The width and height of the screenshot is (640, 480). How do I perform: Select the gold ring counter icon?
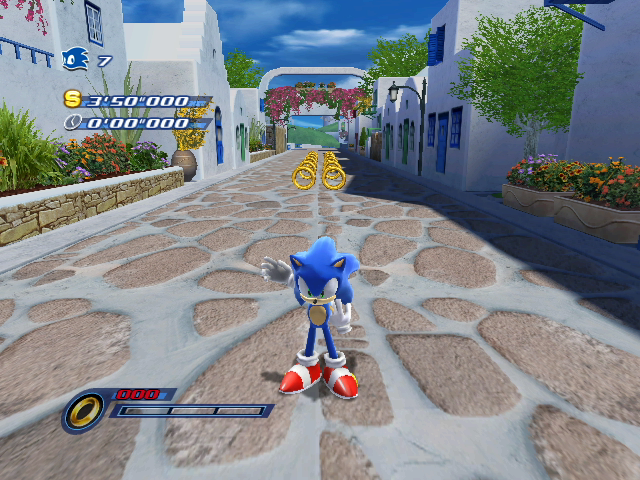[86, 410]
